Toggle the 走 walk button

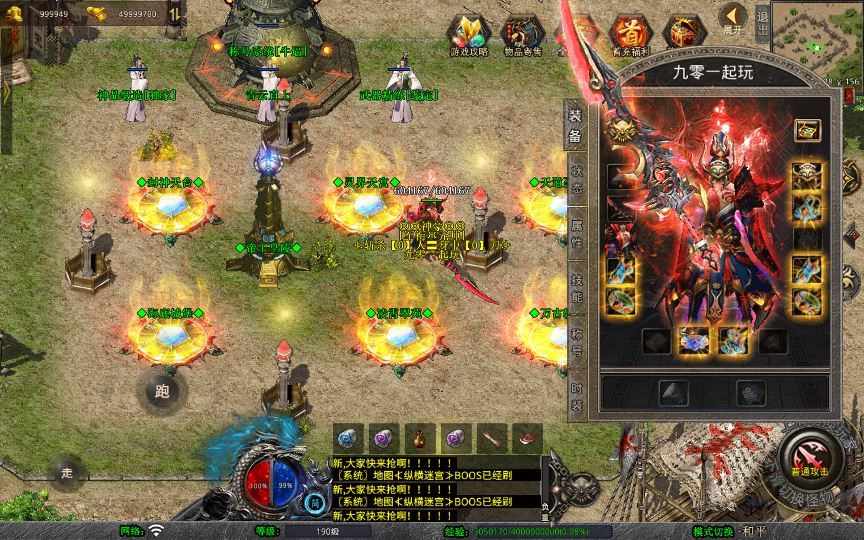tap(67, 473)
